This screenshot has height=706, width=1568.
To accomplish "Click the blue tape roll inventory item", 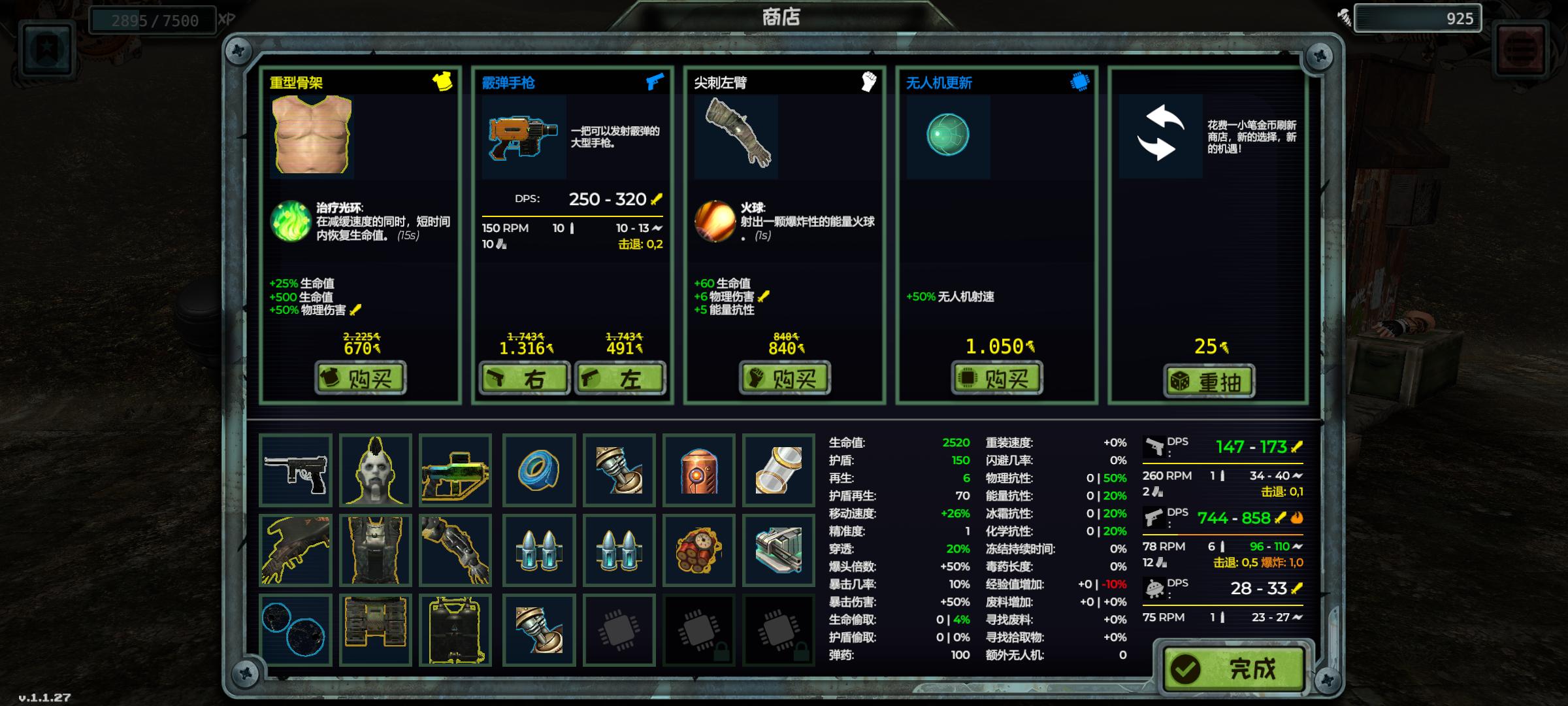I will click(538, 469).
